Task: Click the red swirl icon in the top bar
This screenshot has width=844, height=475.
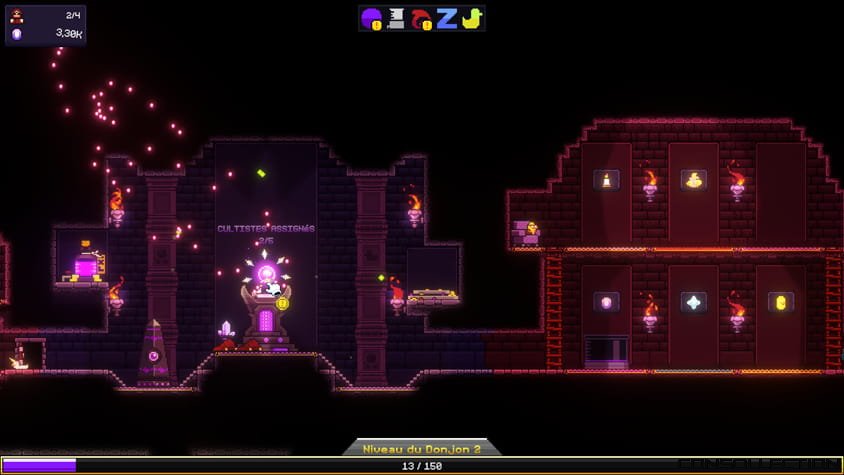Action: coord(421,18)
